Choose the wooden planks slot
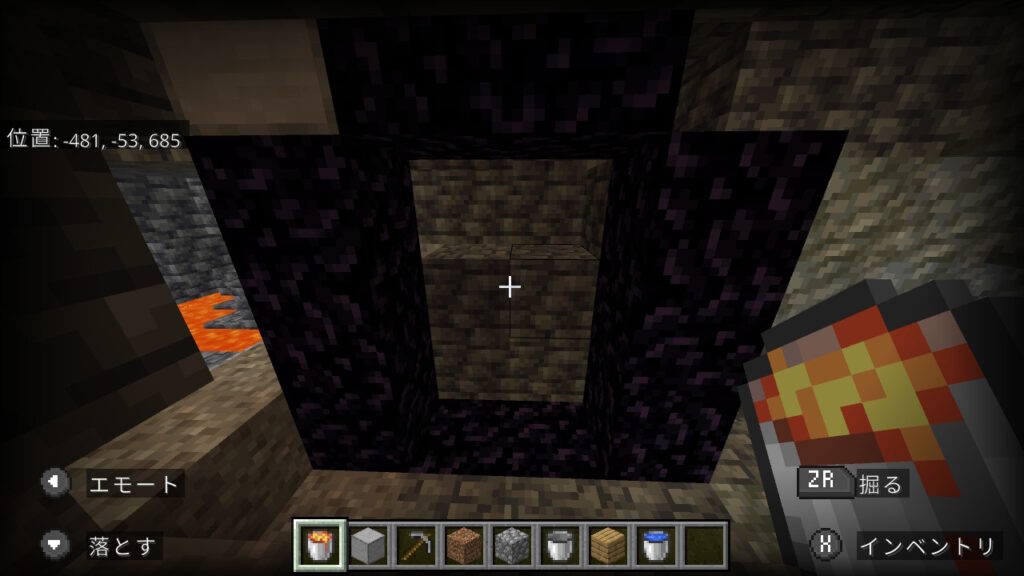This screenshot has height=576, width=1024. click(x=606, y=545)
